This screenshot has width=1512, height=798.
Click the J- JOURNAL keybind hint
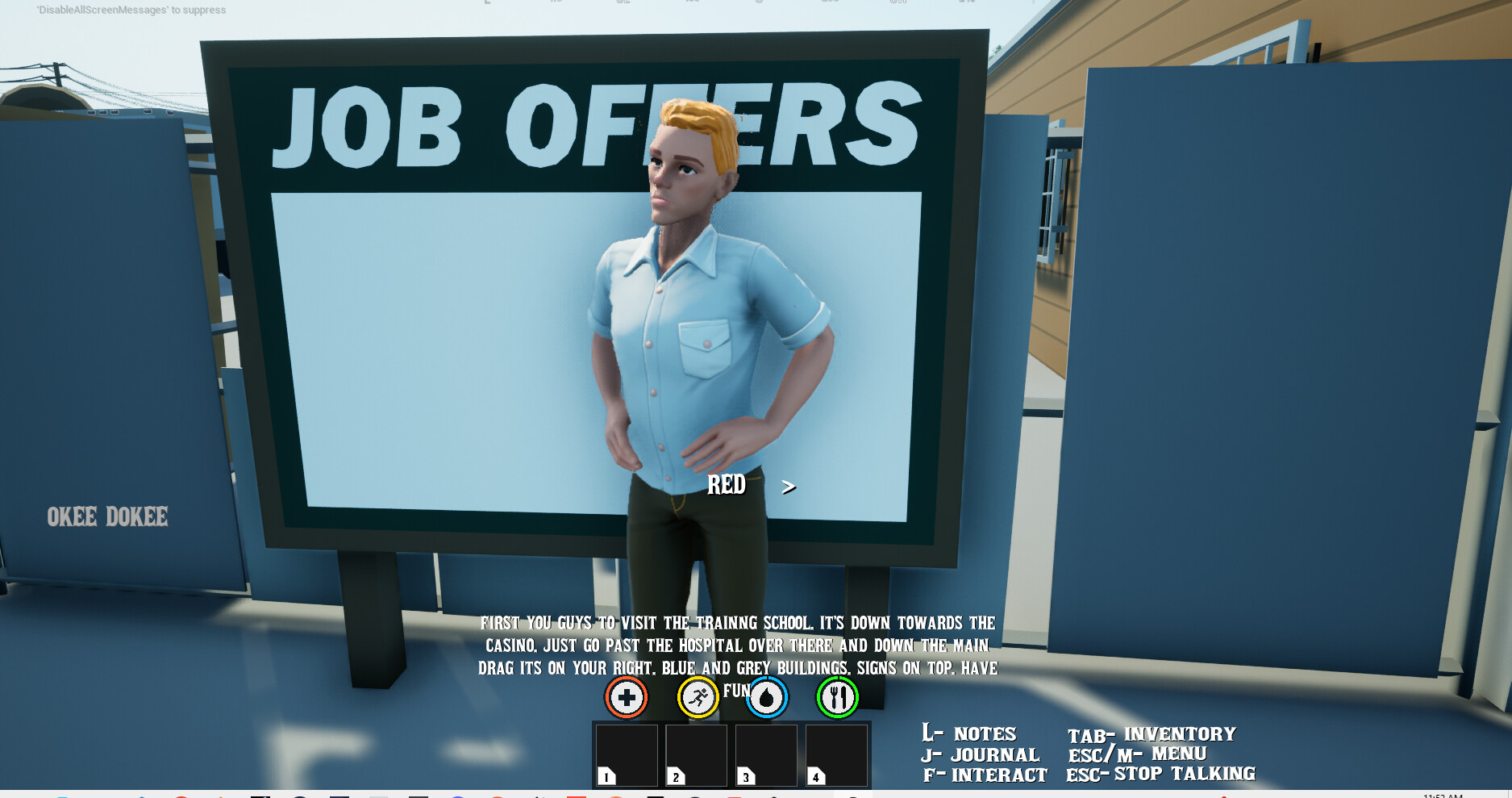click(x=981, y=754)
